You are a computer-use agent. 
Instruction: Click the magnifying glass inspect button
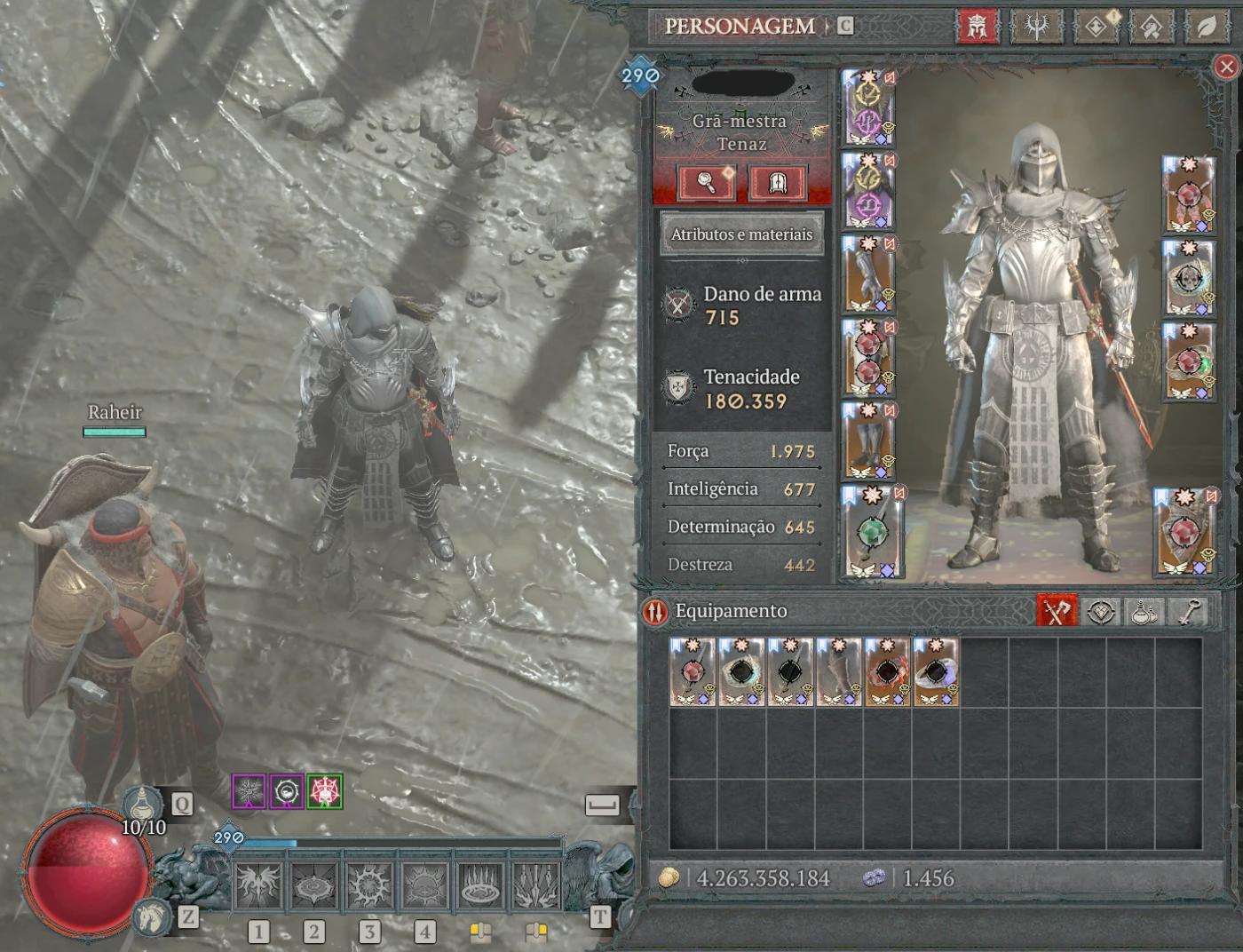(x=706, y=183)
